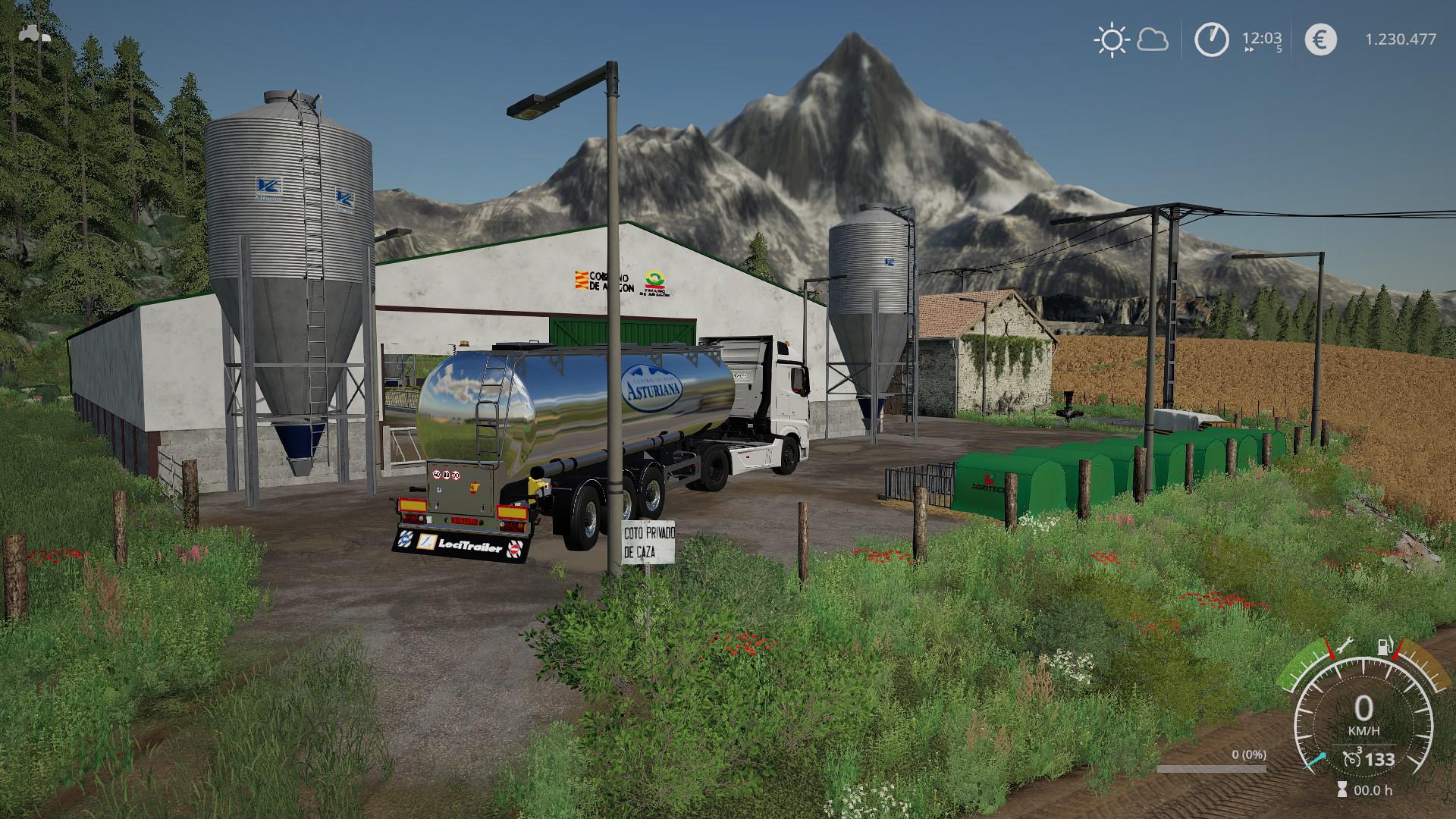
Task: Select the sun weather icon
Action: [1111, 39]
